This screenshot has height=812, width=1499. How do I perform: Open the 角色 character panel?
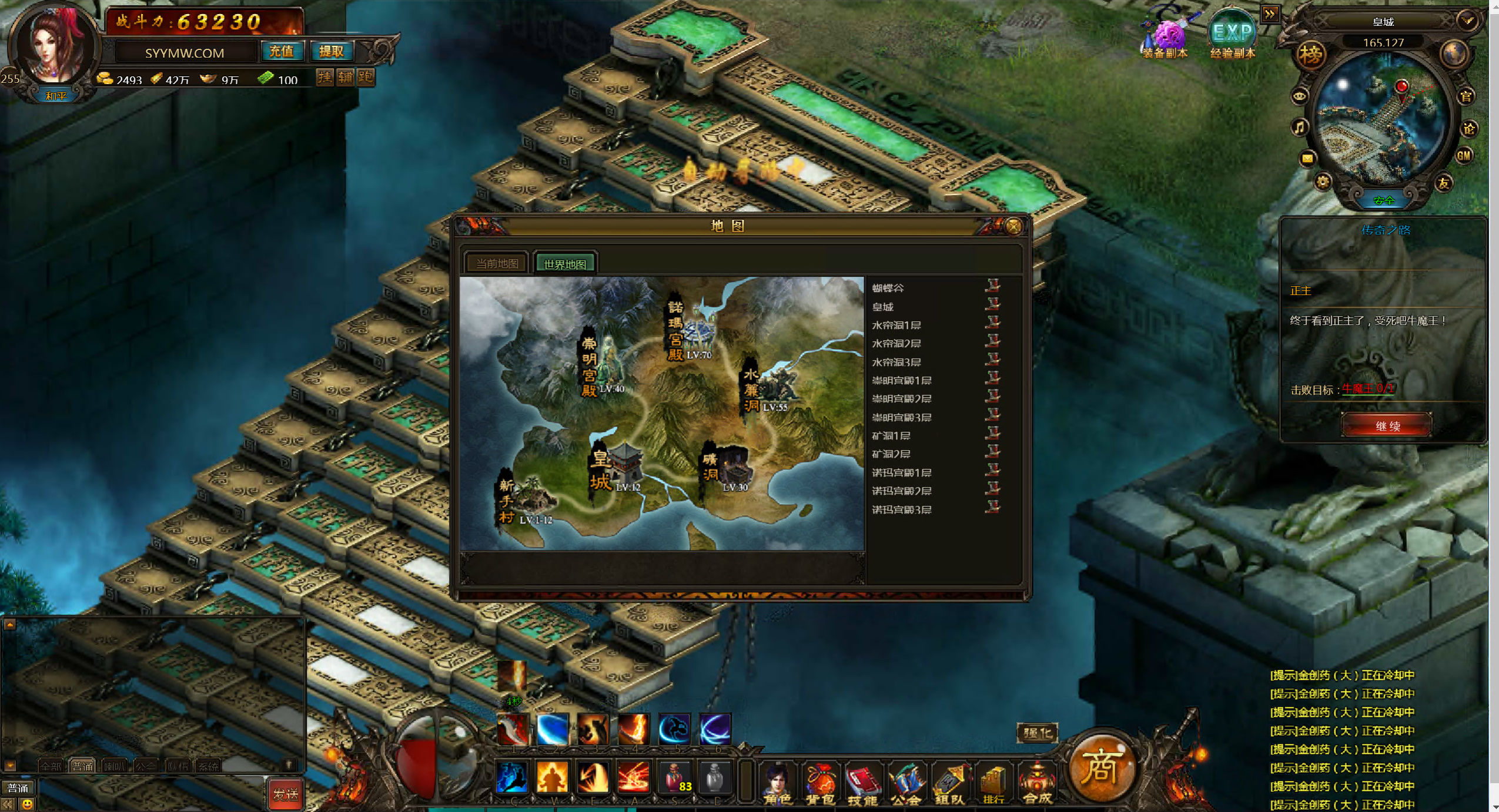[x=778, y=783]
